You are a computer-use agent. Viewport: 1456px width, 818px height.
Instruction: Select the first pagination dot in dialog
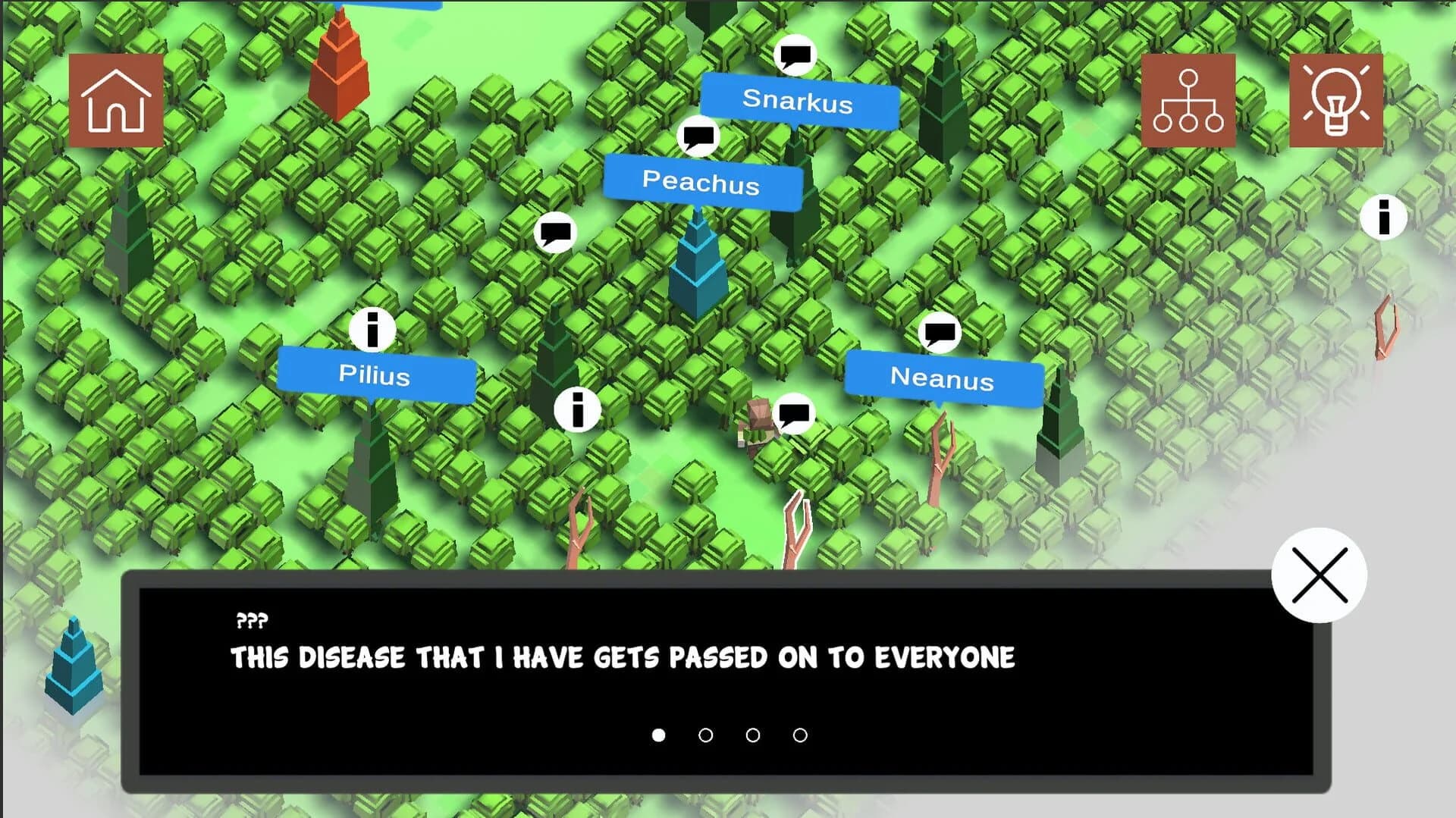point(658,735)
